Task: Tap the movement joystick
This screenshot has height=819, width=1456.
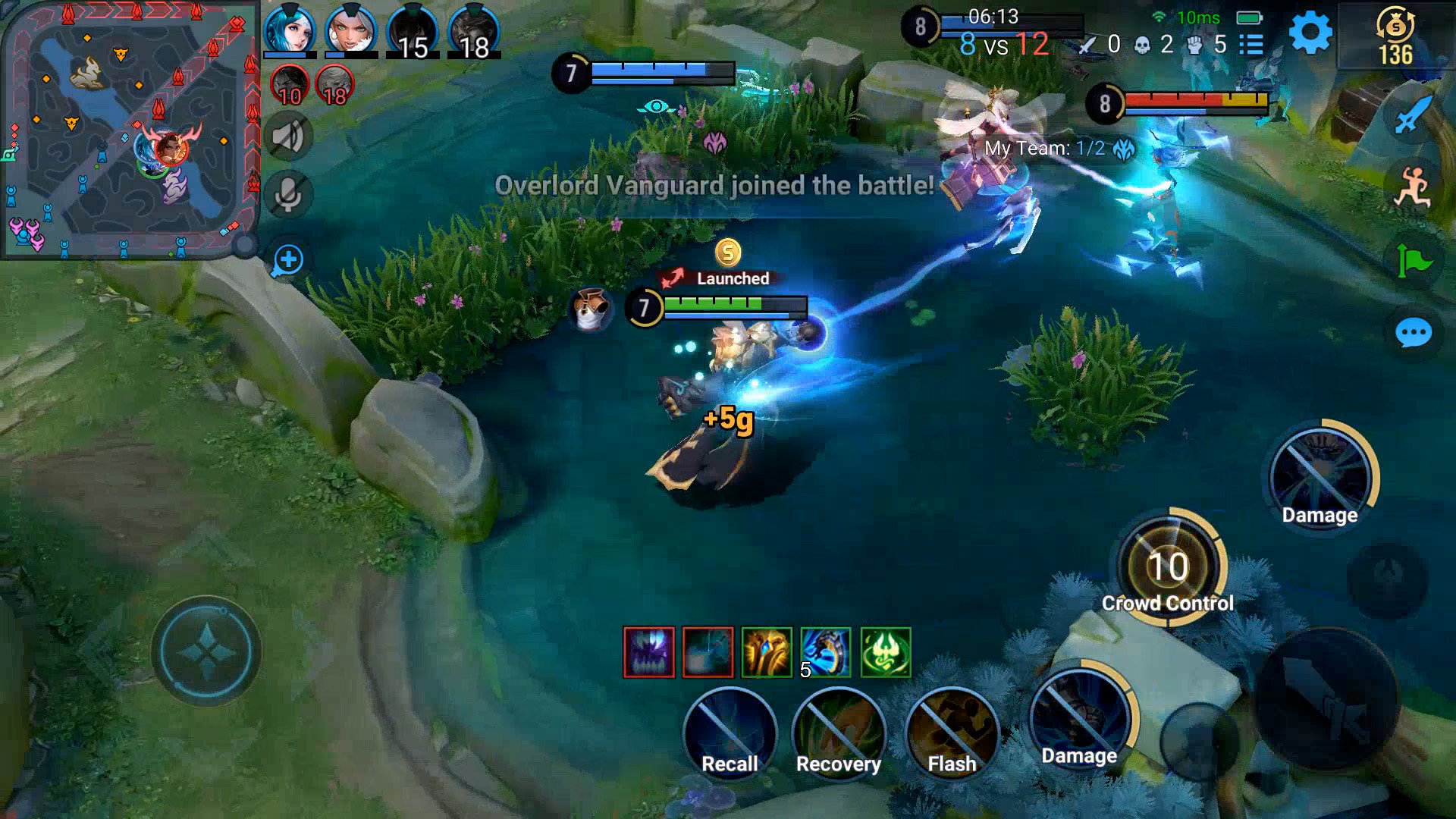Action: [206, 651]
